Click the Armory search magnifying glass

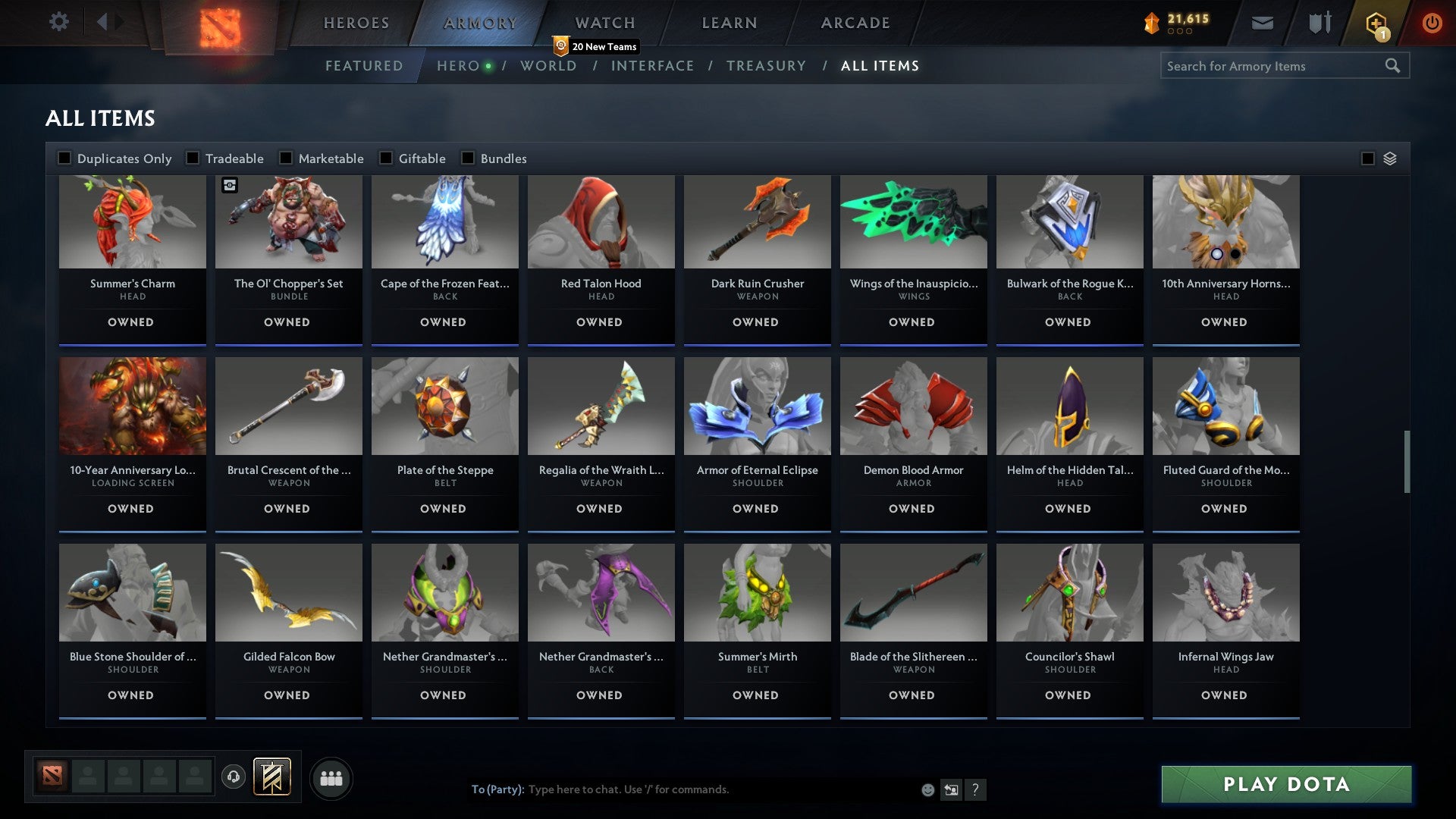point(1395,66)
